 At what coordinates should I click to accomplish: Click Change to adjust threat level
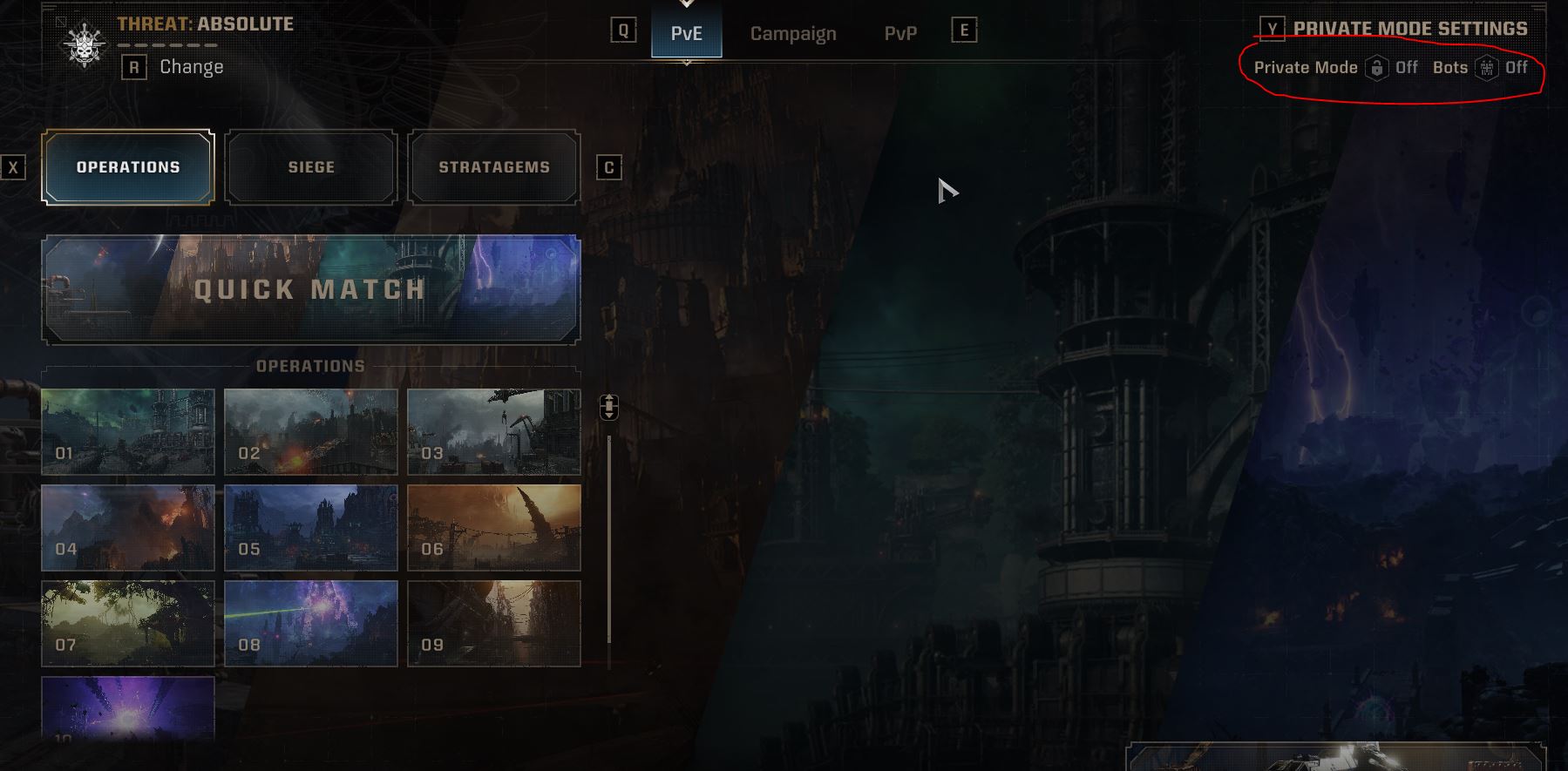(190, 66)
